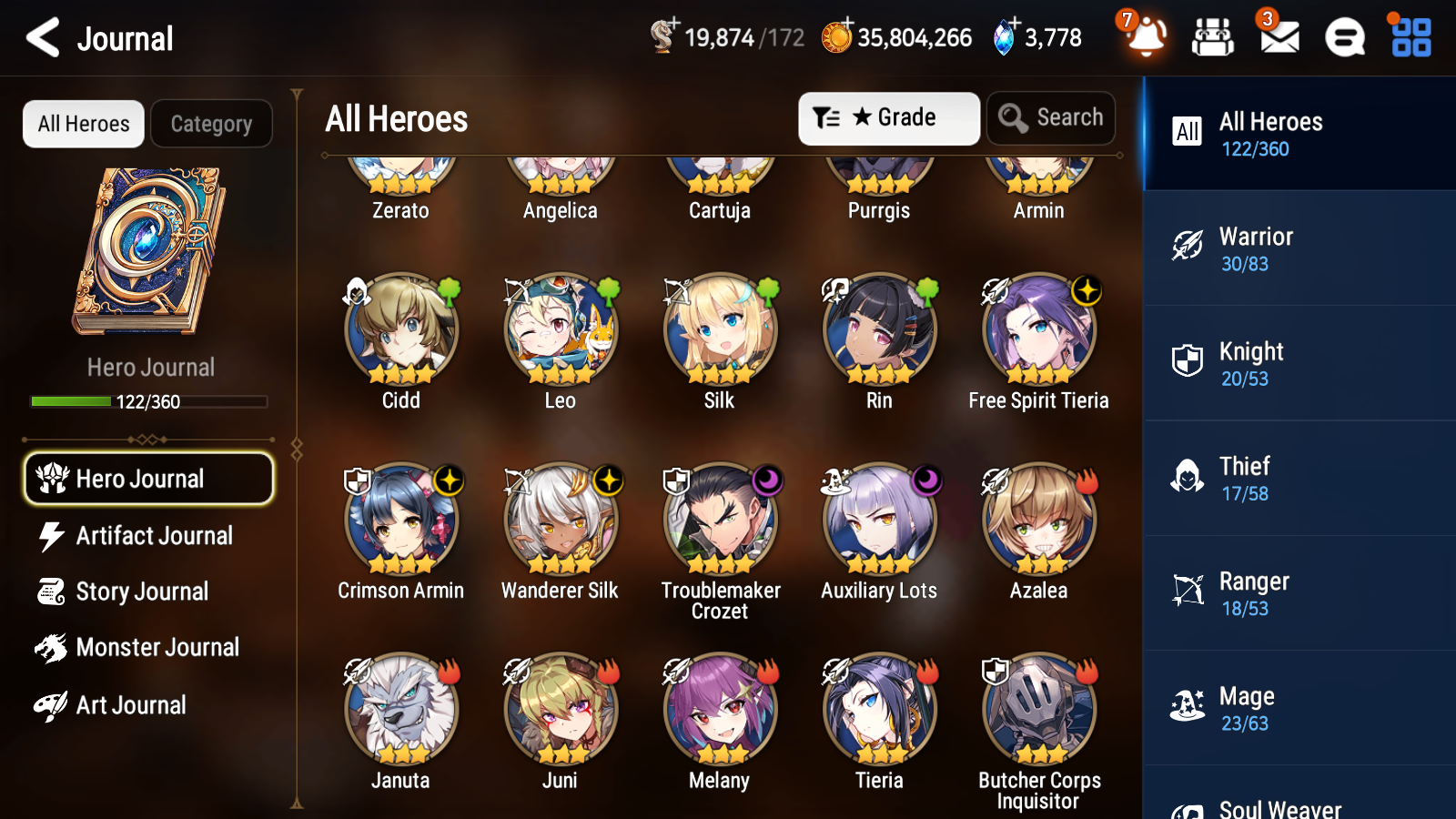1456x819 pixels.
Task: Refill stamina using the plus button
Action: click(672, 25)
